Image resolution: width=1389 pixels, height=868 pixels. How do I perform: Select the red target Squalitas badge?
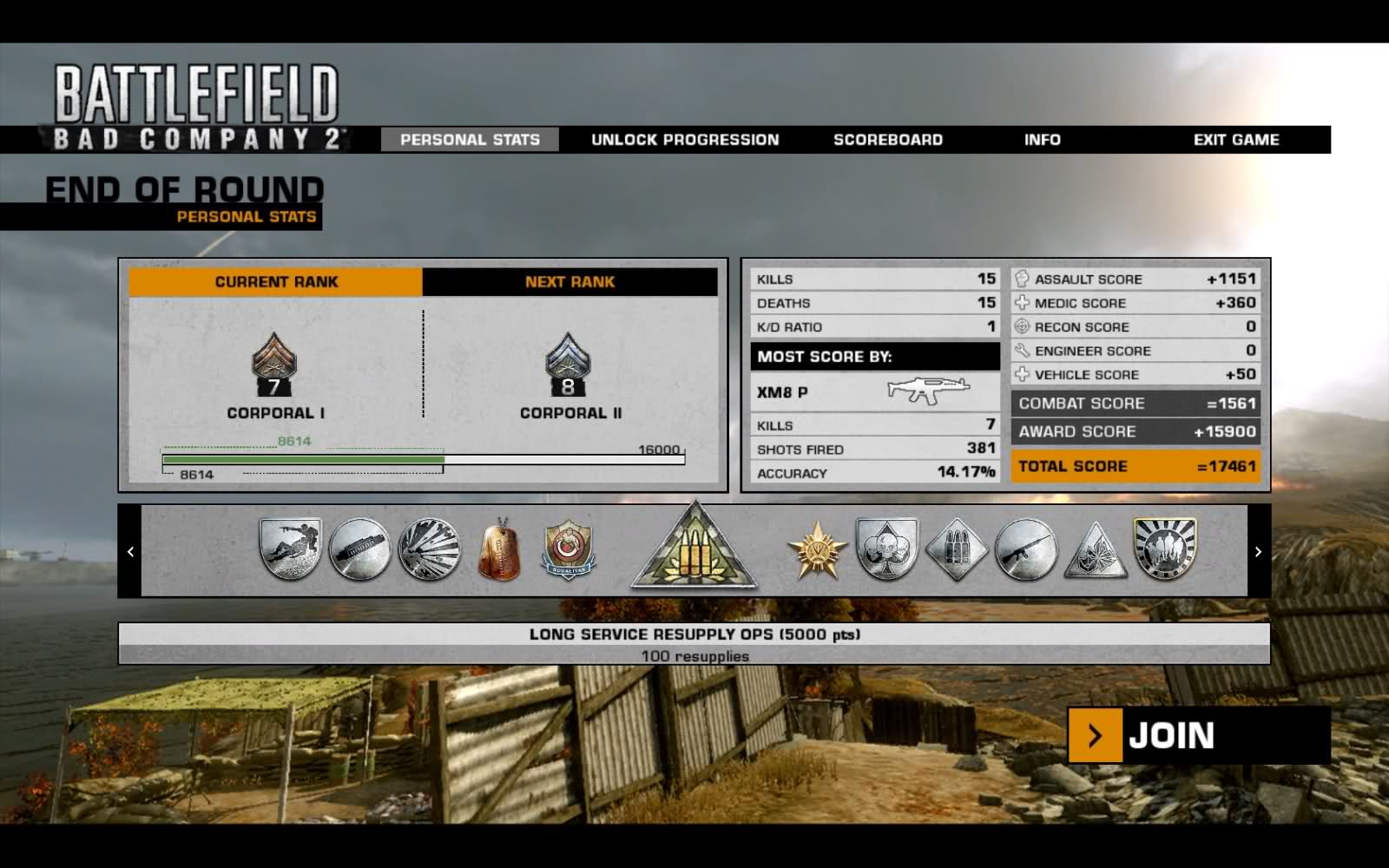pyautogui.click(x=568, y=549)
